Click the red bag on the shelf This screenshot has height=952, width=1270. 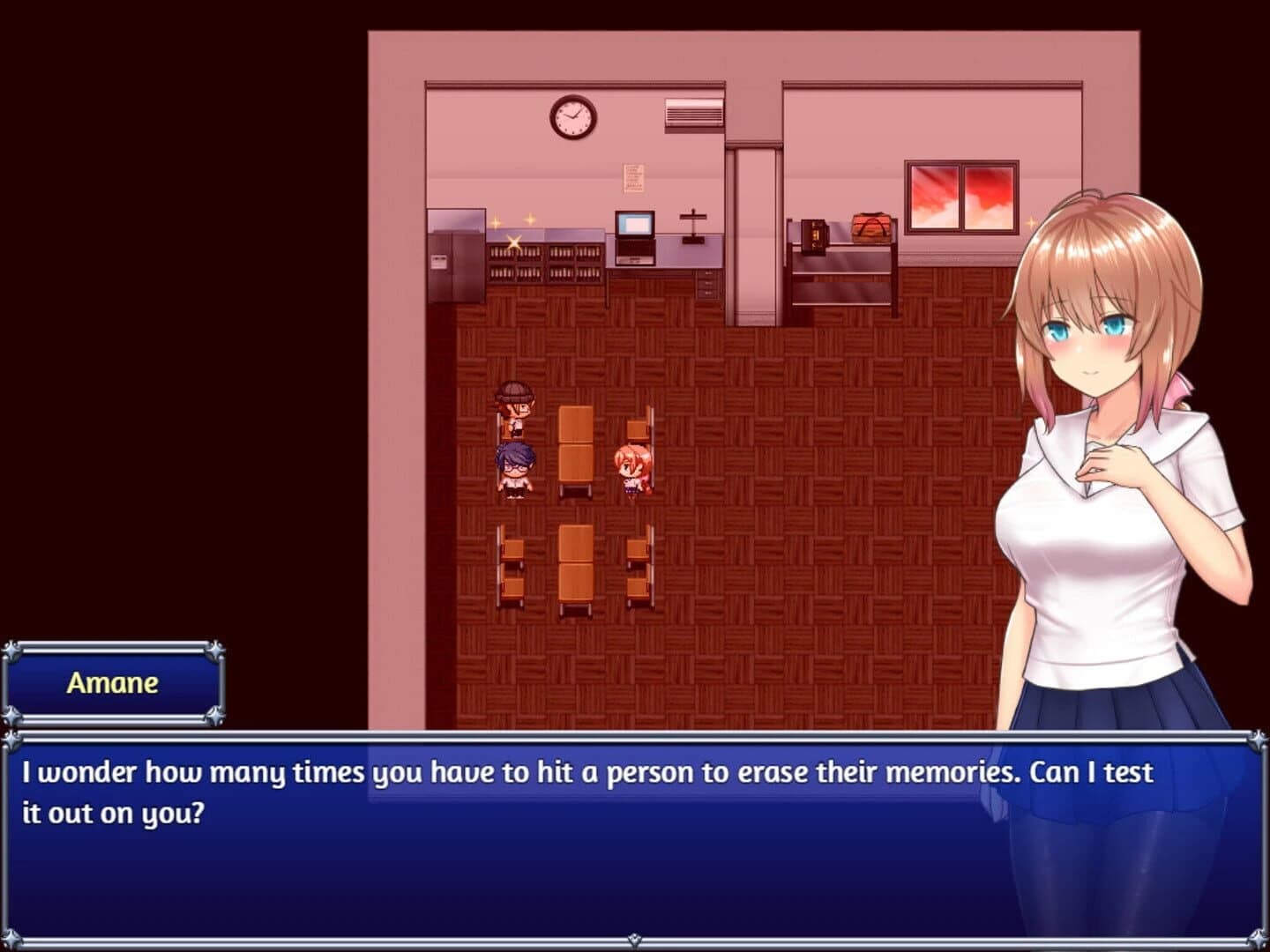[x=872, y=227]
